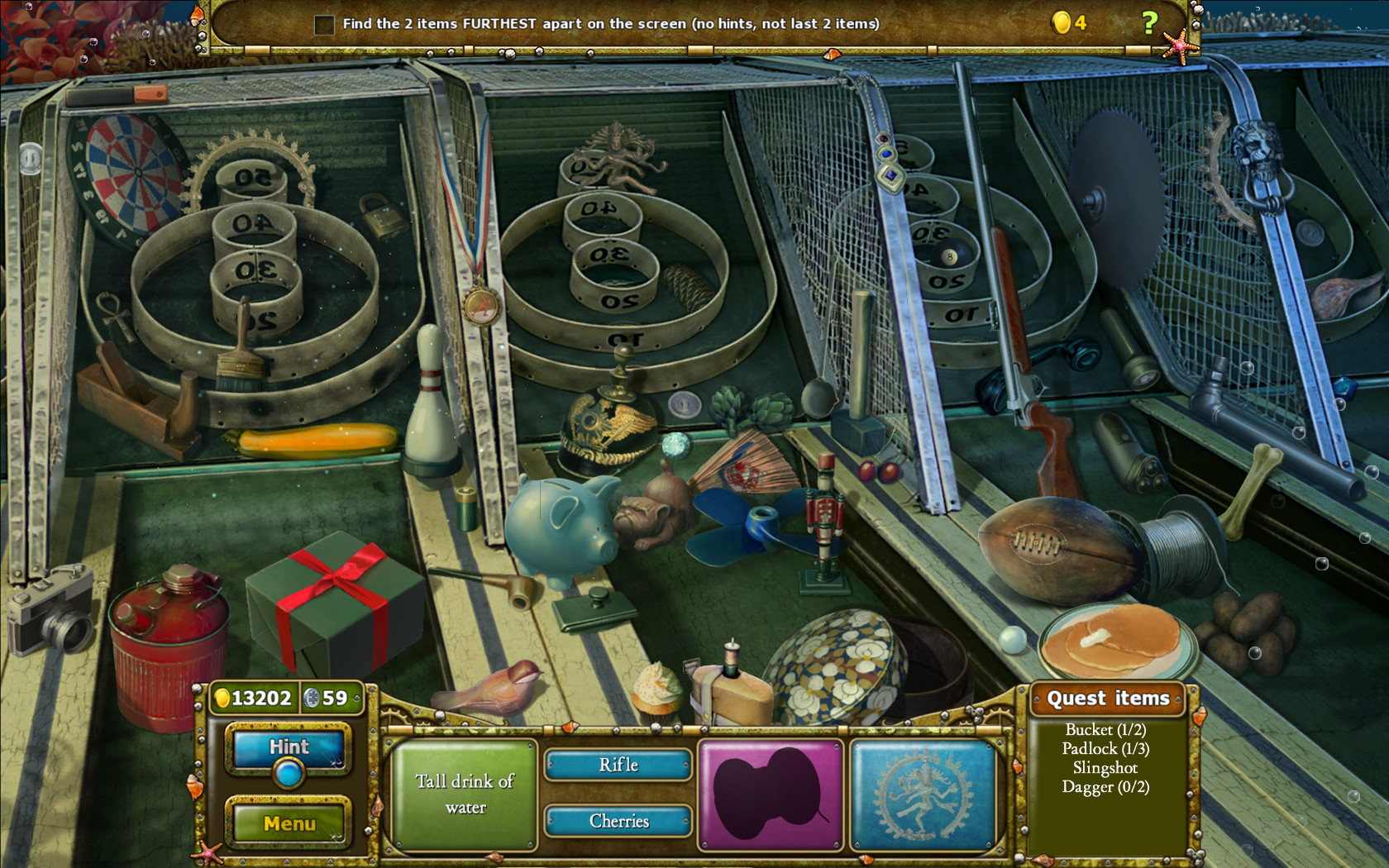Open the green question mark help icon
The height and width of the screenshot is (868, 1389).
1150,21
